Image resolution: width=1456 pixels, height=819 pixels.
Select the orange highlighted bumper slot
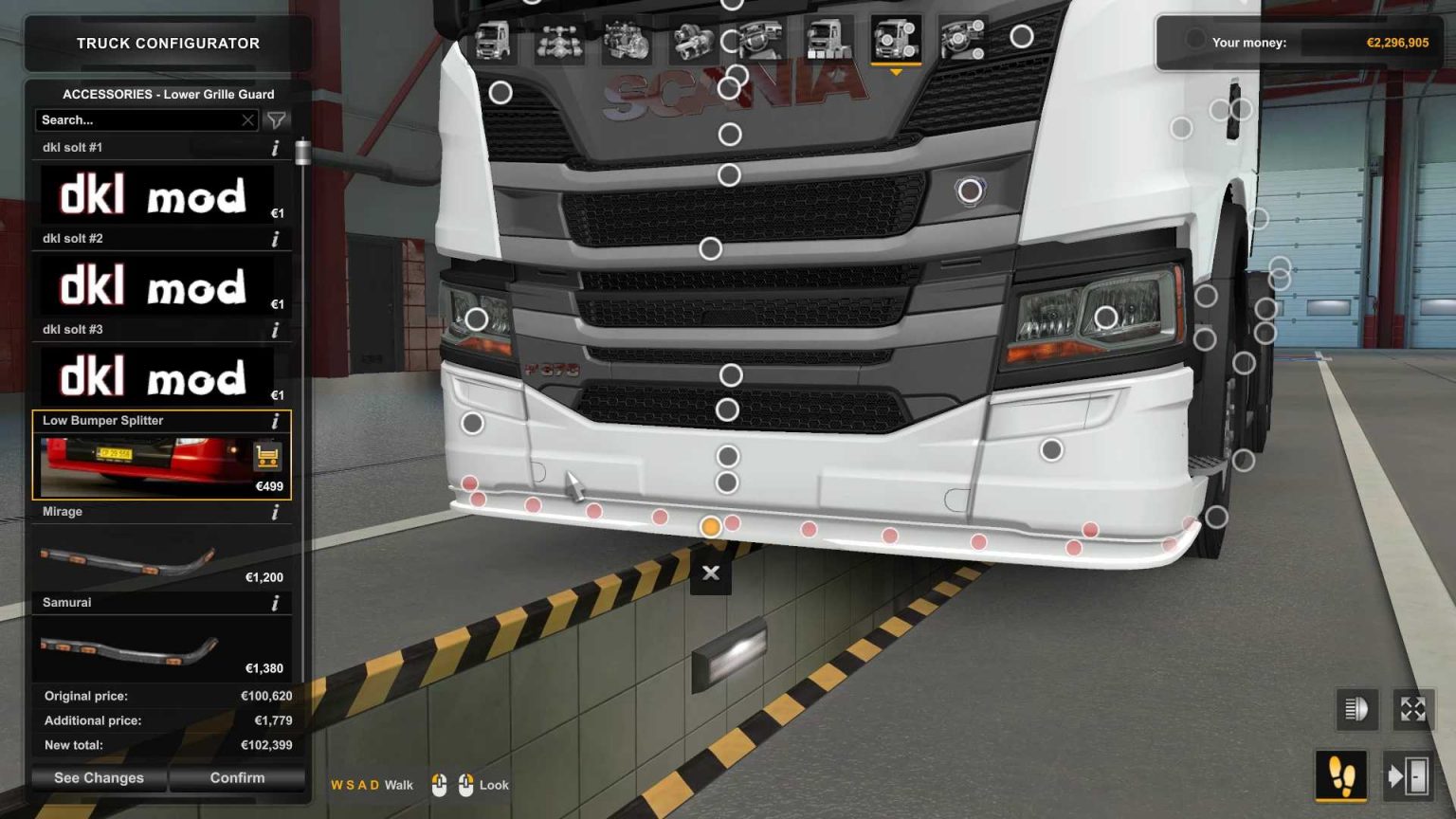pyautogui.click(x=710, y=527)
